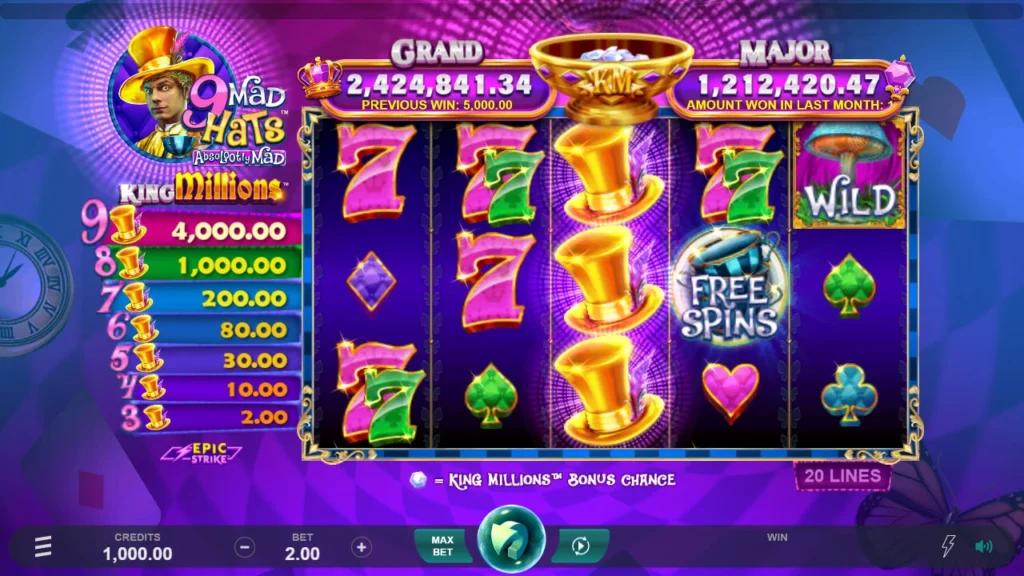Viewport: 1024px width, 576px height.
Task: Mute the game sound
Action: point(984,546)
